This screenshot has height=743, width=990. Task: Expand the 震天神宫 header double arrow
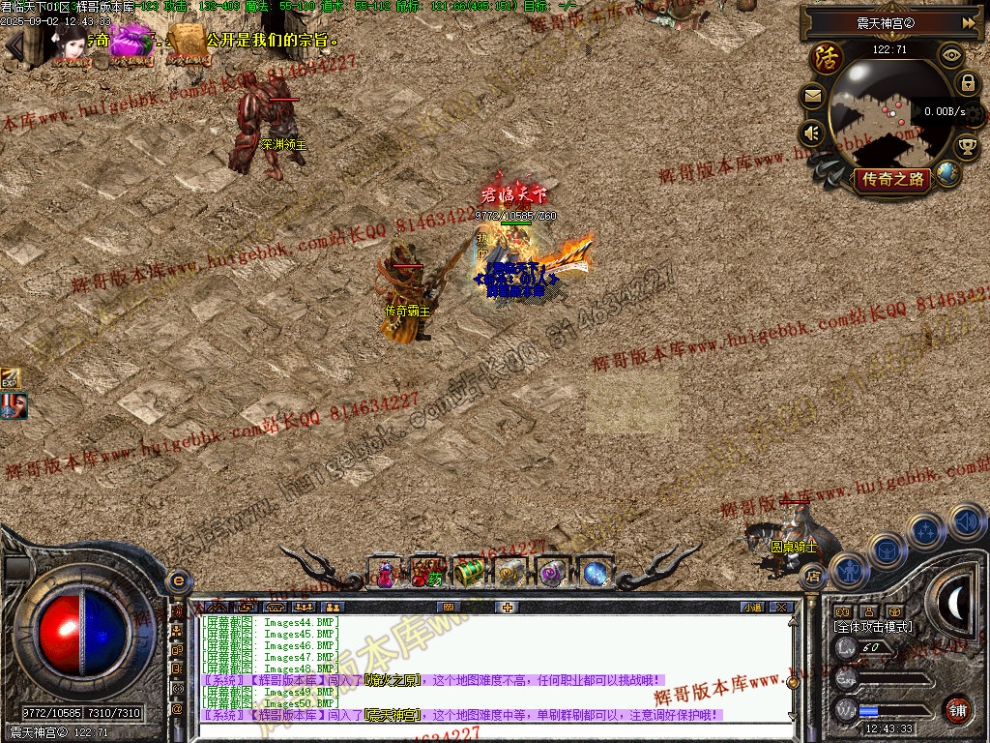[x=968, y=22]
